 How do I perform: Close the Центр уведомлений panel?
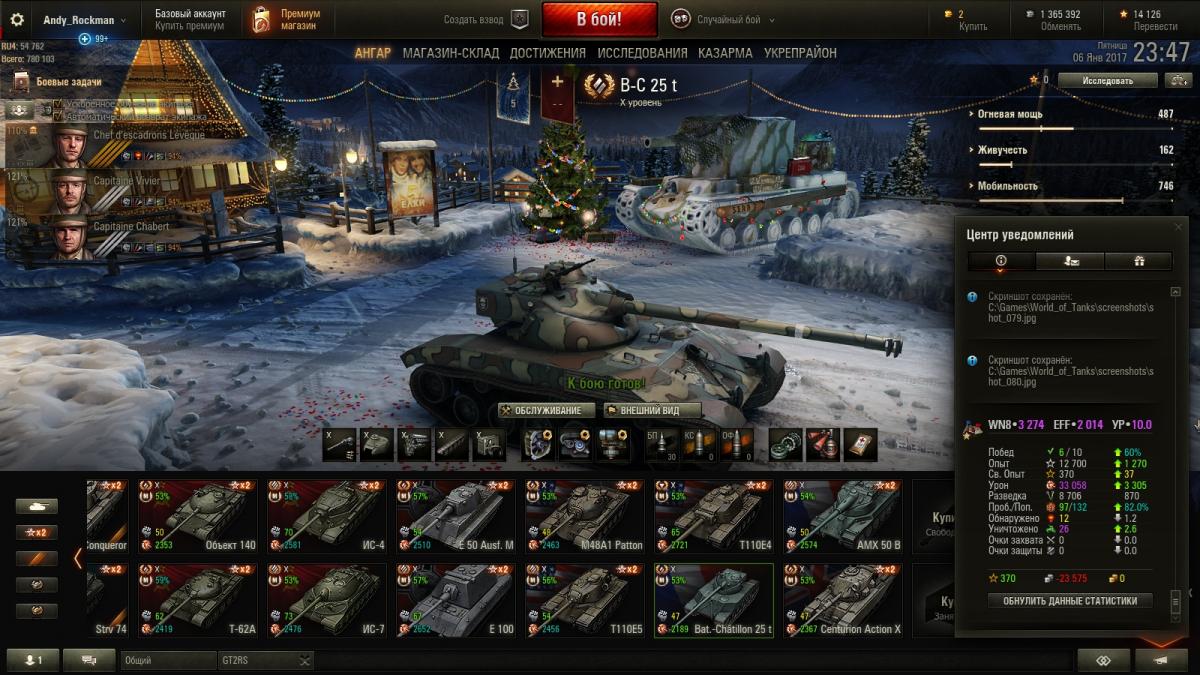click(x=1178, y=228)
